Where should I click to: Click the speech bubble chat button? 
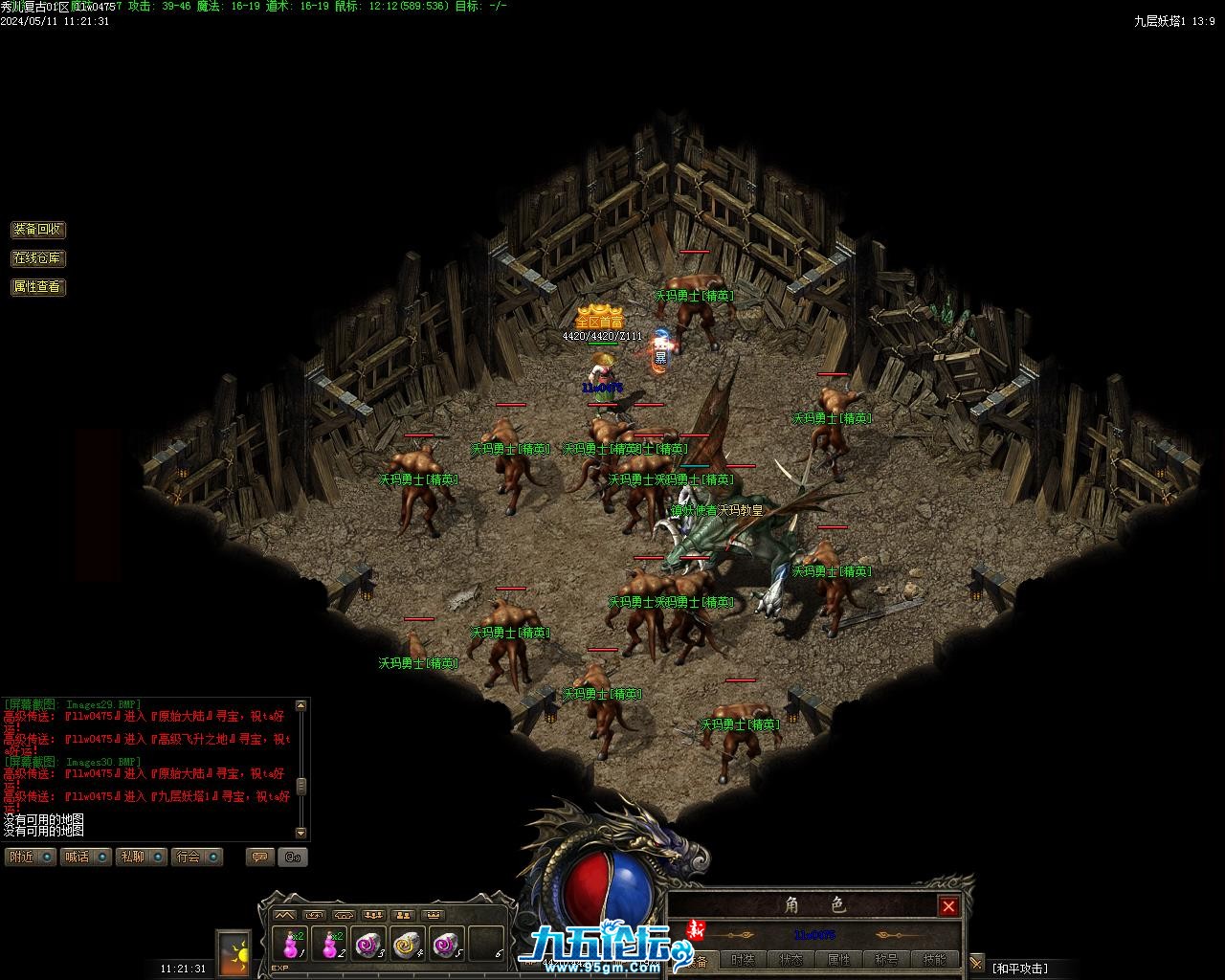(x=259, y=857)
